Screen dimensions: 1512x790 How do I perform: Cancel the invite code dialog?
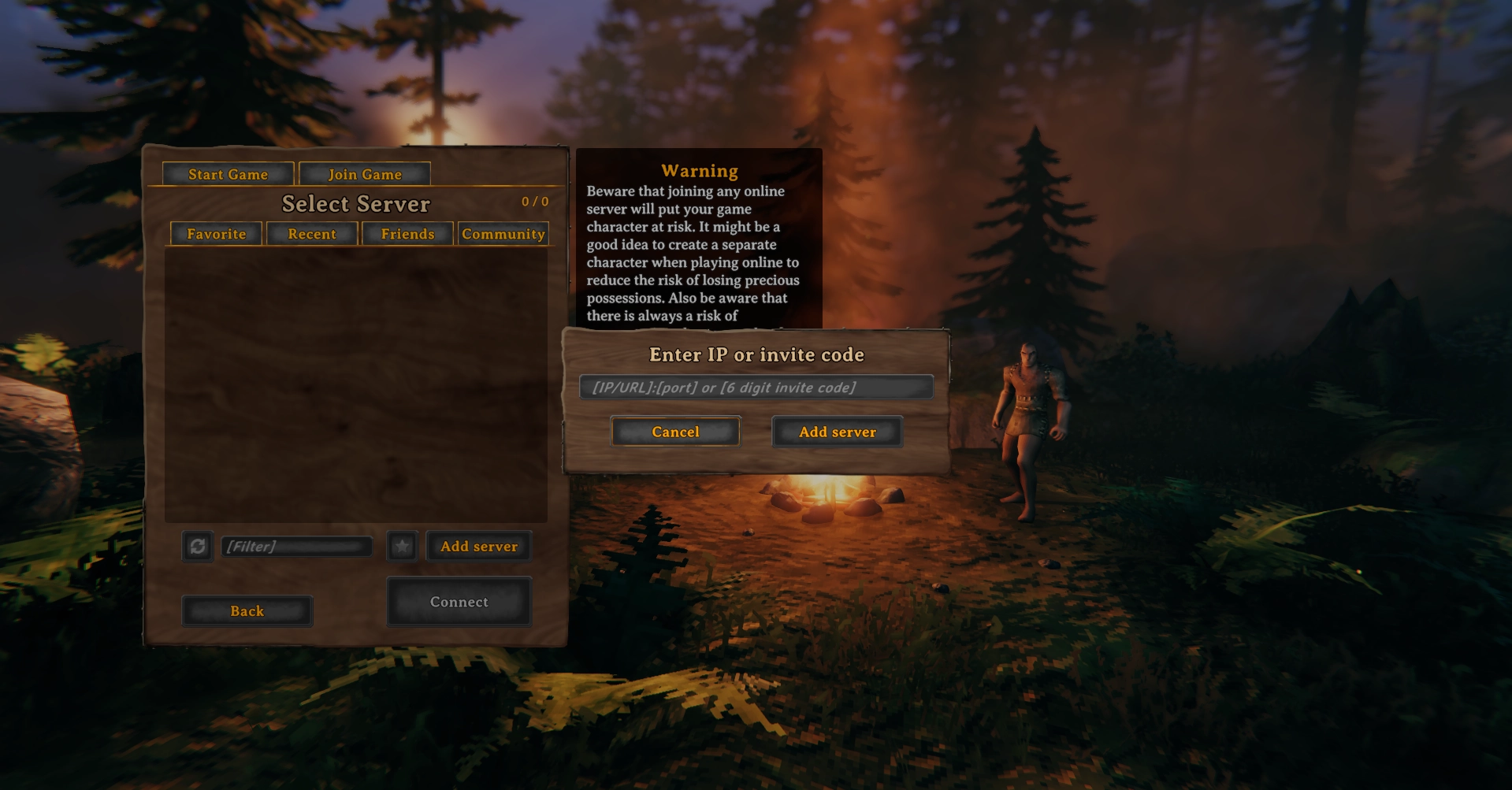point(675,432)
